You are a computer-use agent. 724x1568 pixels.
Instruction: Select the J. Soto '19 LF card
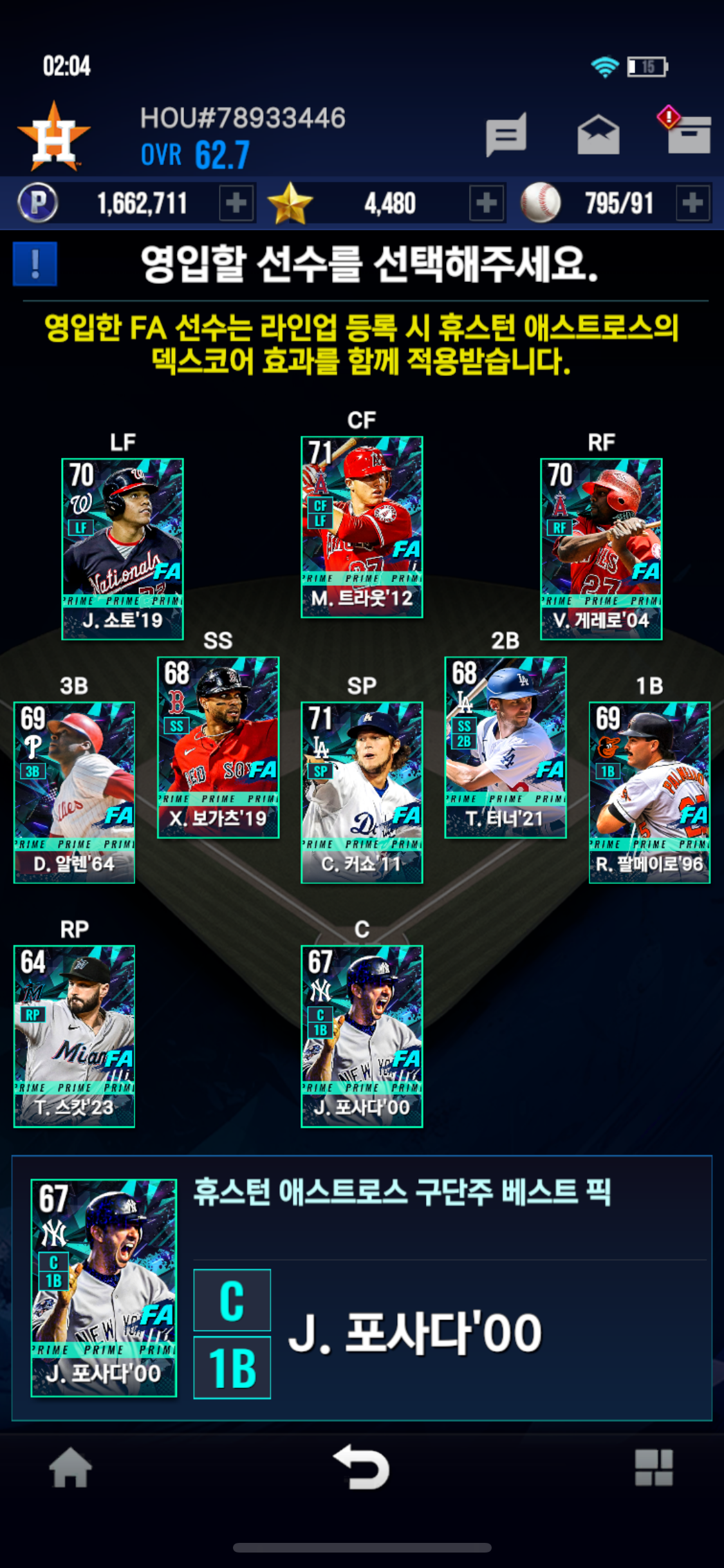122,548
